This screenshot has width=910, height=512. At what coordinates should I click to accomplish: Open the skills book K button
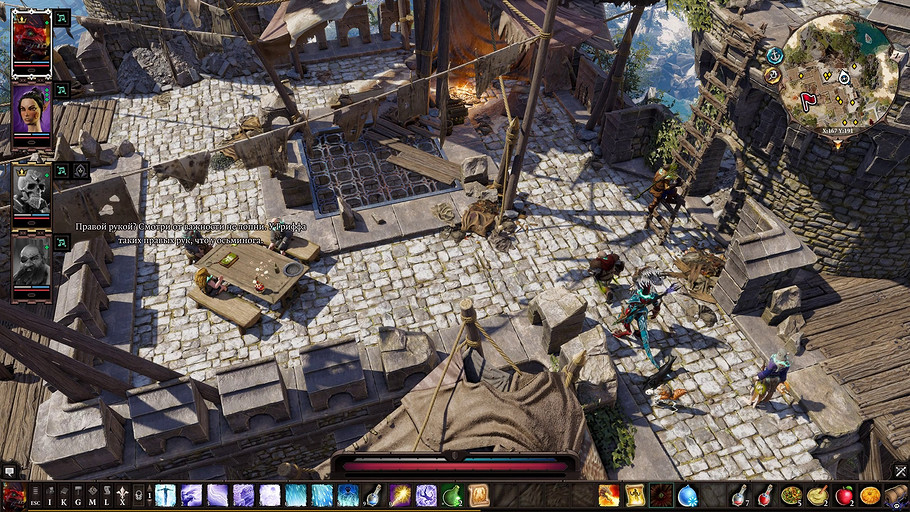point(64,495)
